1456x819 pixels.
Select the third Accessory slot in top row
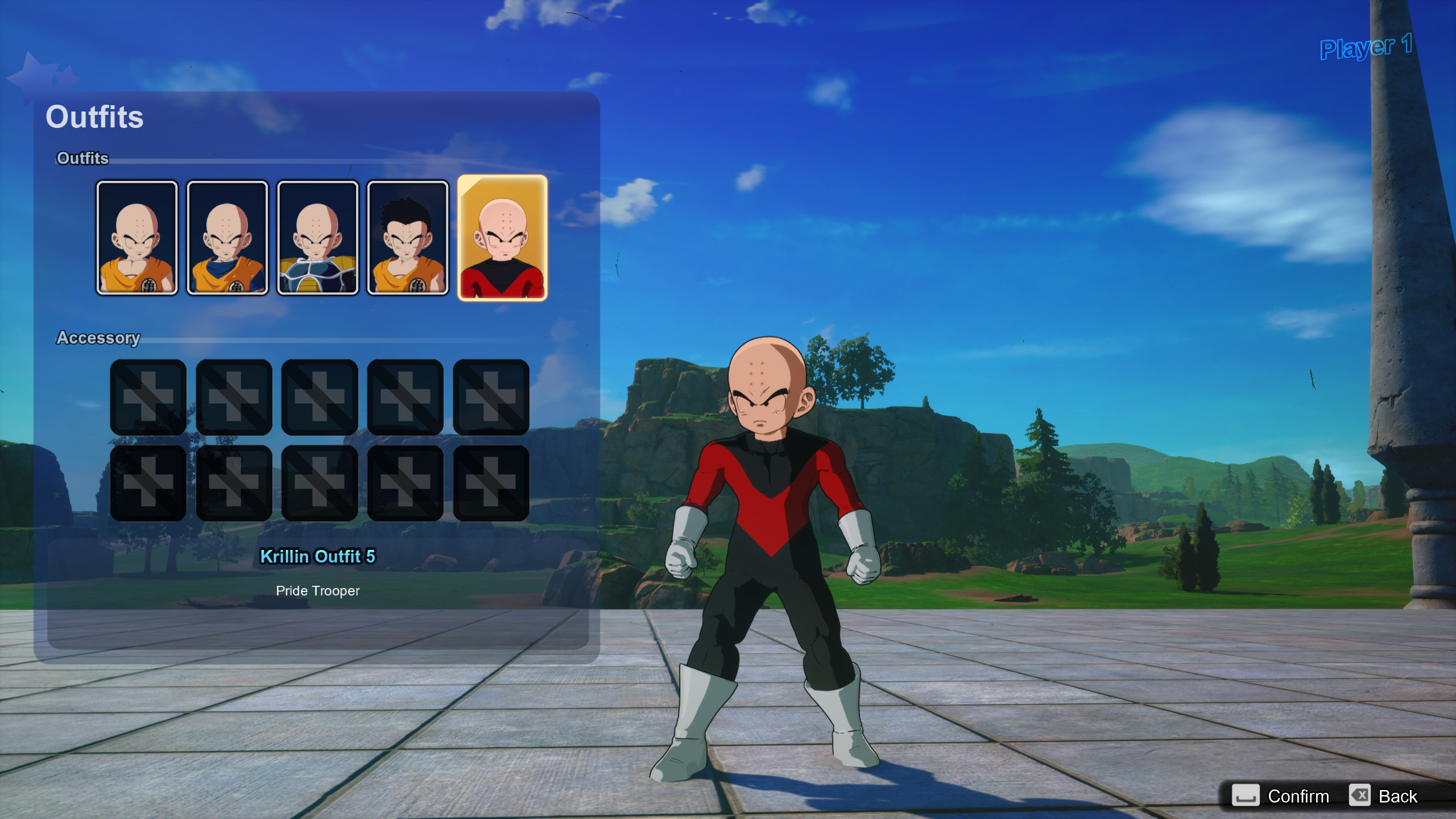pyautogui.click(x=320, y=398)
